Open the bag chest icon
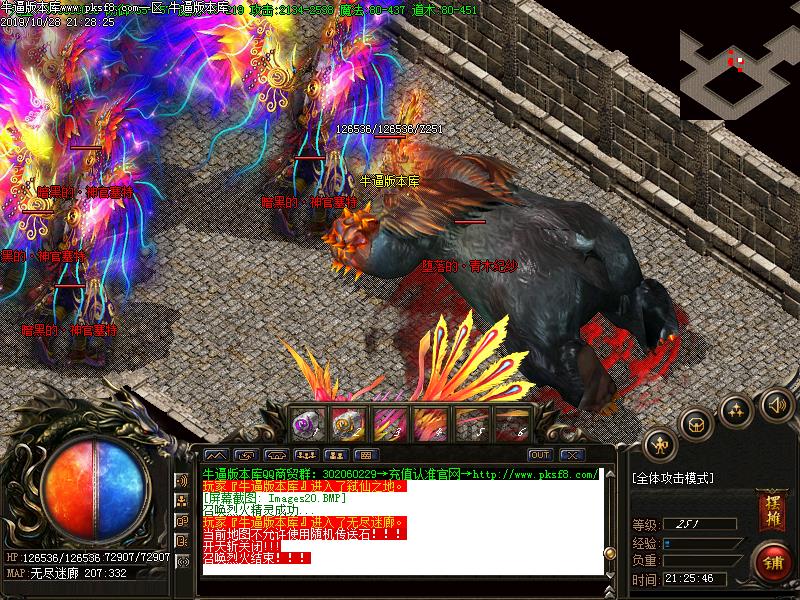 (x=696, y=425)
